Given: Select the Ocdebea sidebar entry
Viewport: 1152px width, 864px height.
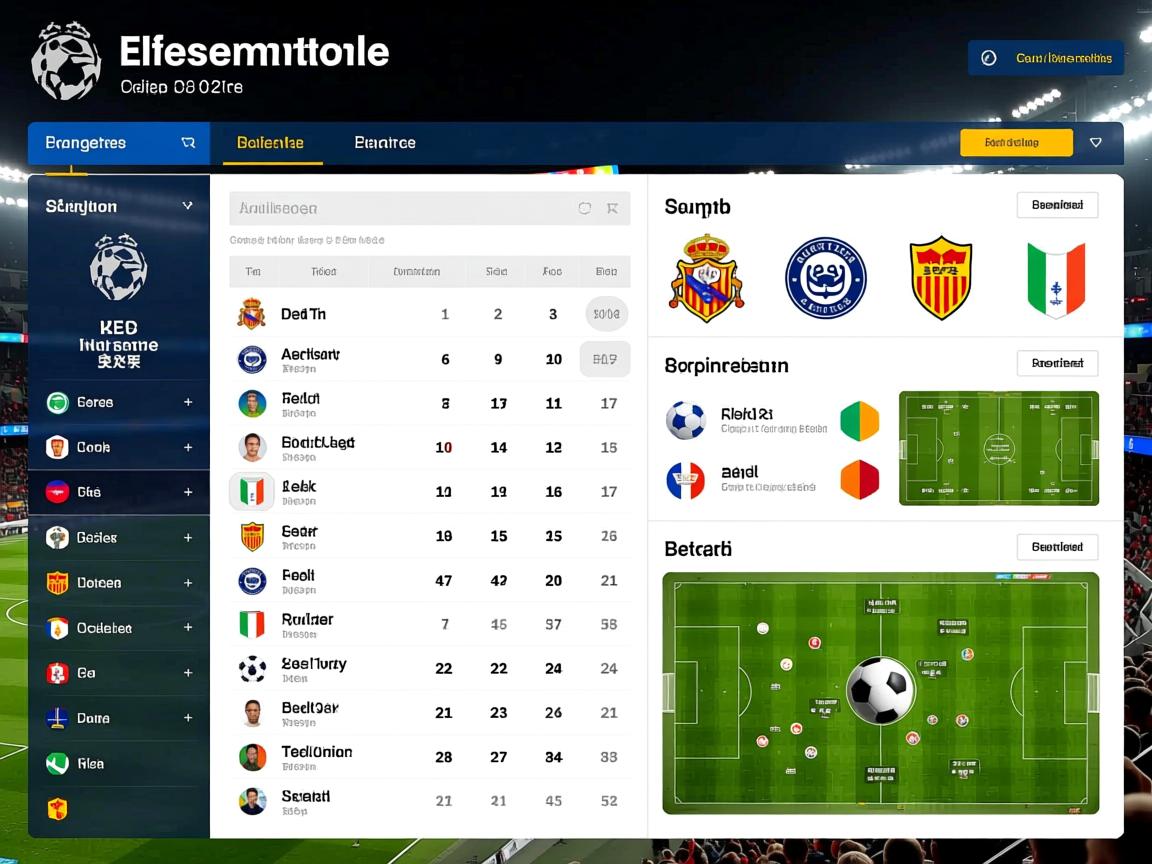Looking at the screenshot, I should click(104, 628).
